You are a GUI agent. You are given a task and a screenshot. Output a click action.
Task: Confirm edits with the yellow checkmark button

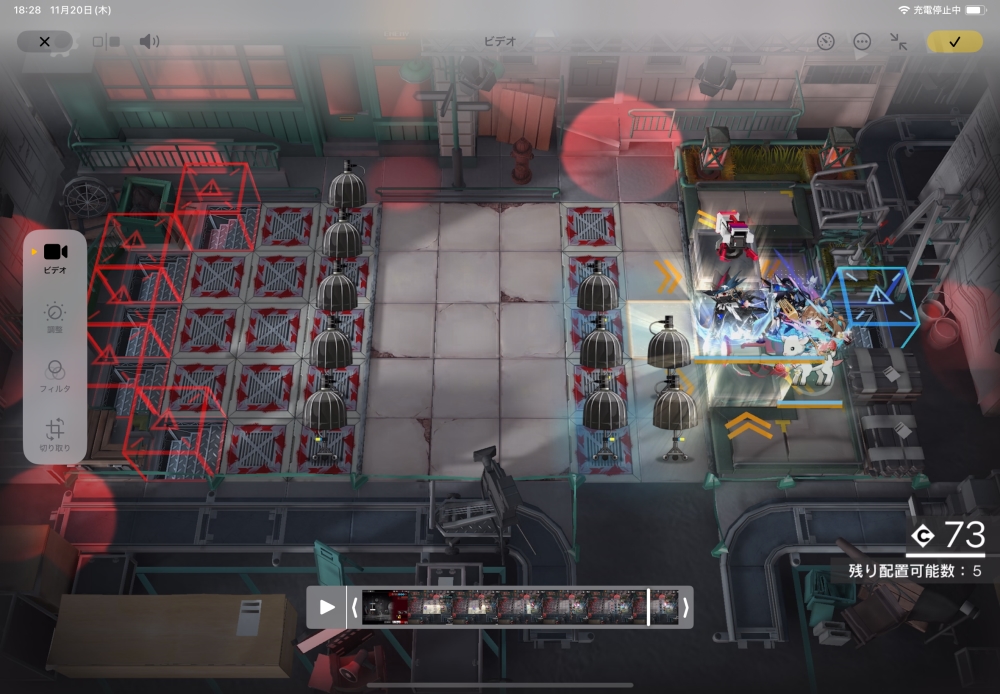[954, 42]
